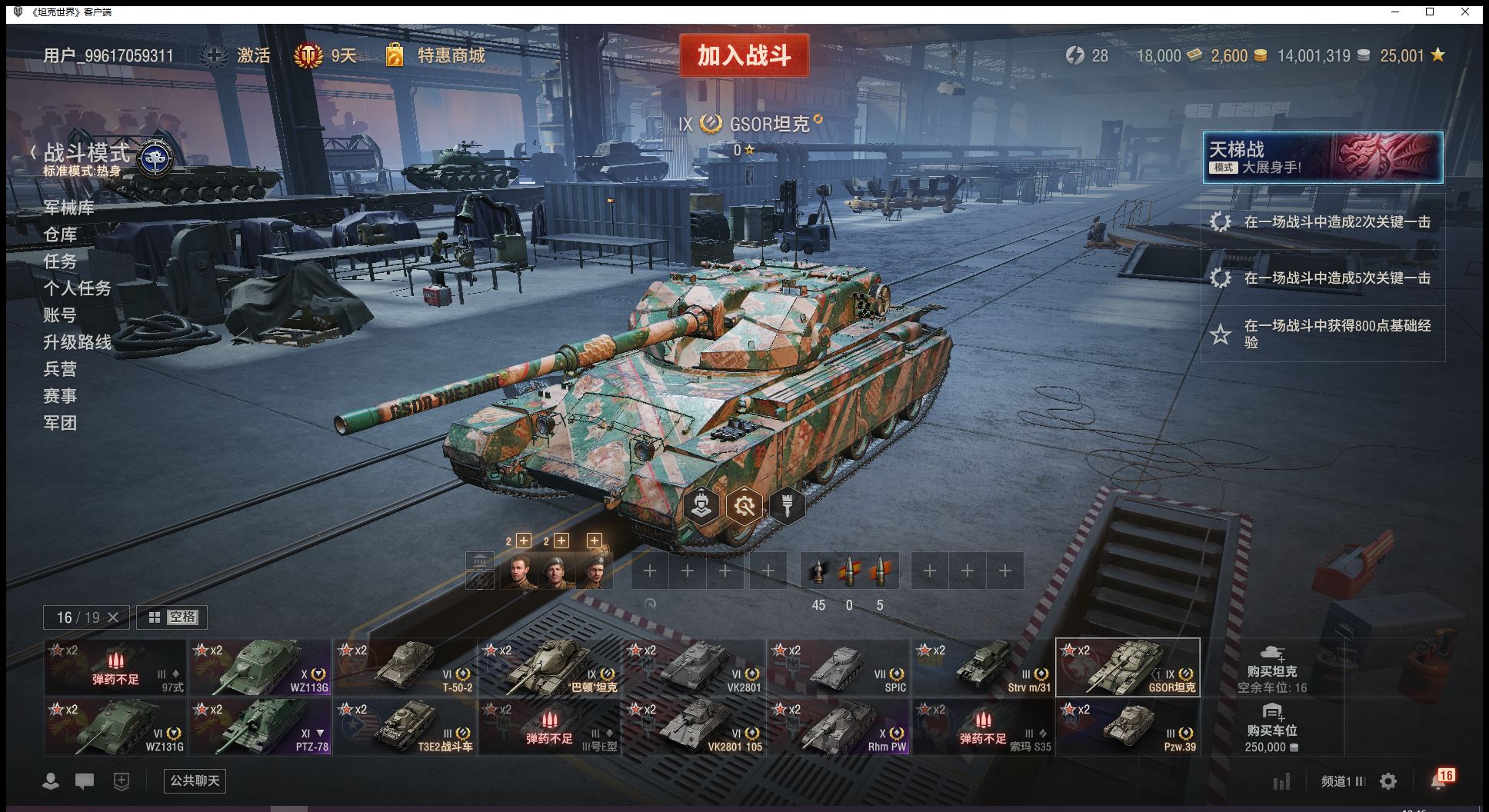Toggle the 空格 carousel grid view
Screen dimensions: 1489x812
tap(172, 617)
